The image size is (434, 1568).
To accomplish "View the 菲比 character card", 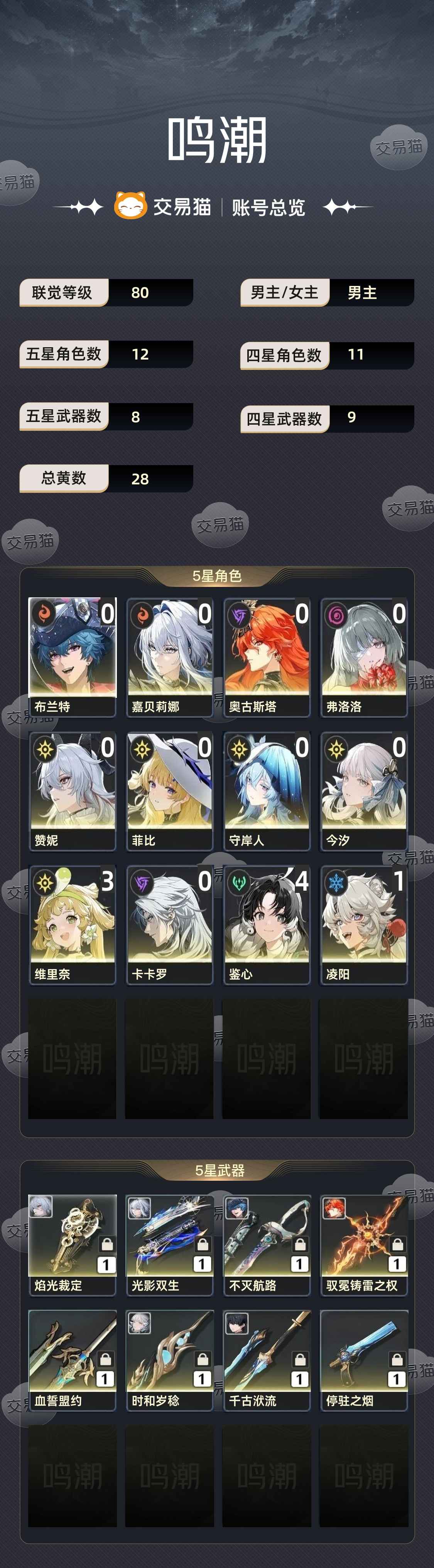I will click(x=169, y=790).
